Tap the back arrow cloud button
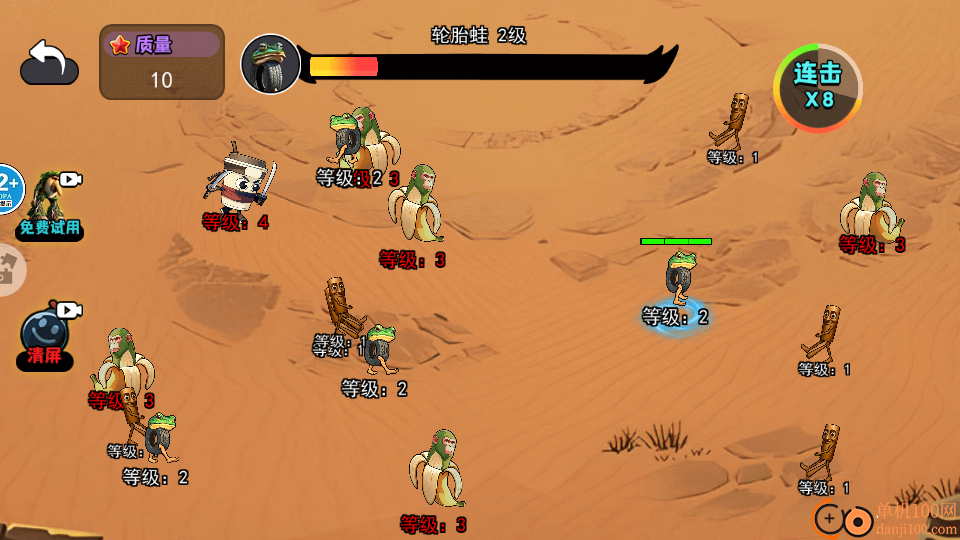The height and width of the screenshot is (540, 960). click(49, 62)
